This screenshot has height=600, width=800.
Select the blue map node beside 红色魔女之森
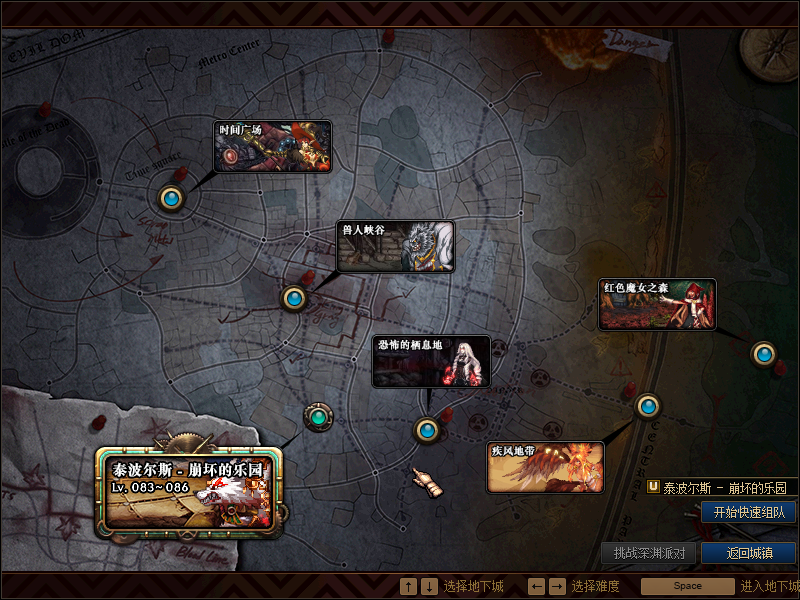[764, 353]
